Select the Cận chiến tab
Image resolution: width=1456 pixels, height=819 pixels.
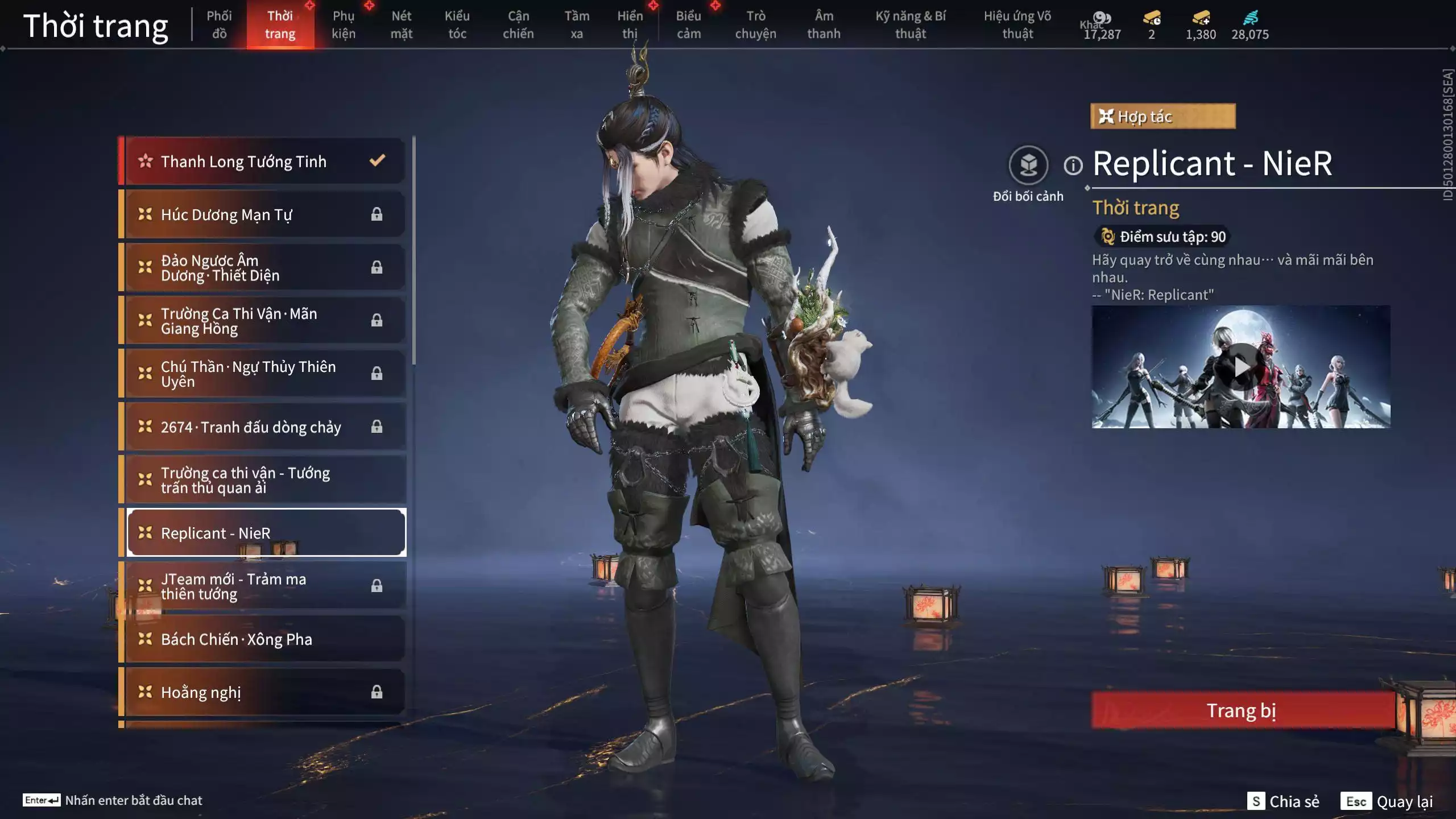[518, 24]
